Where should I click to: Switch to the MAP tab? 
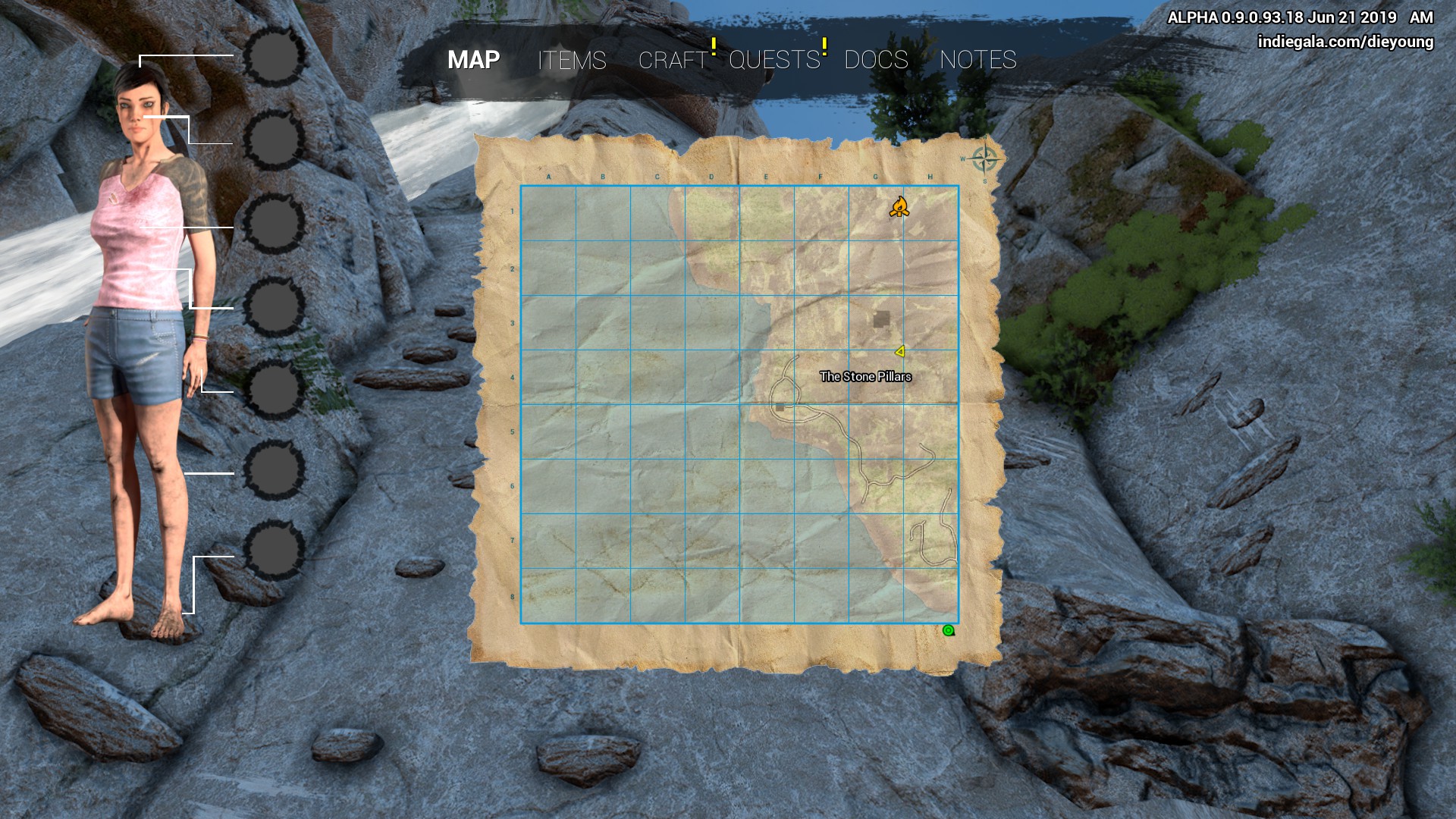click(473, 60)
